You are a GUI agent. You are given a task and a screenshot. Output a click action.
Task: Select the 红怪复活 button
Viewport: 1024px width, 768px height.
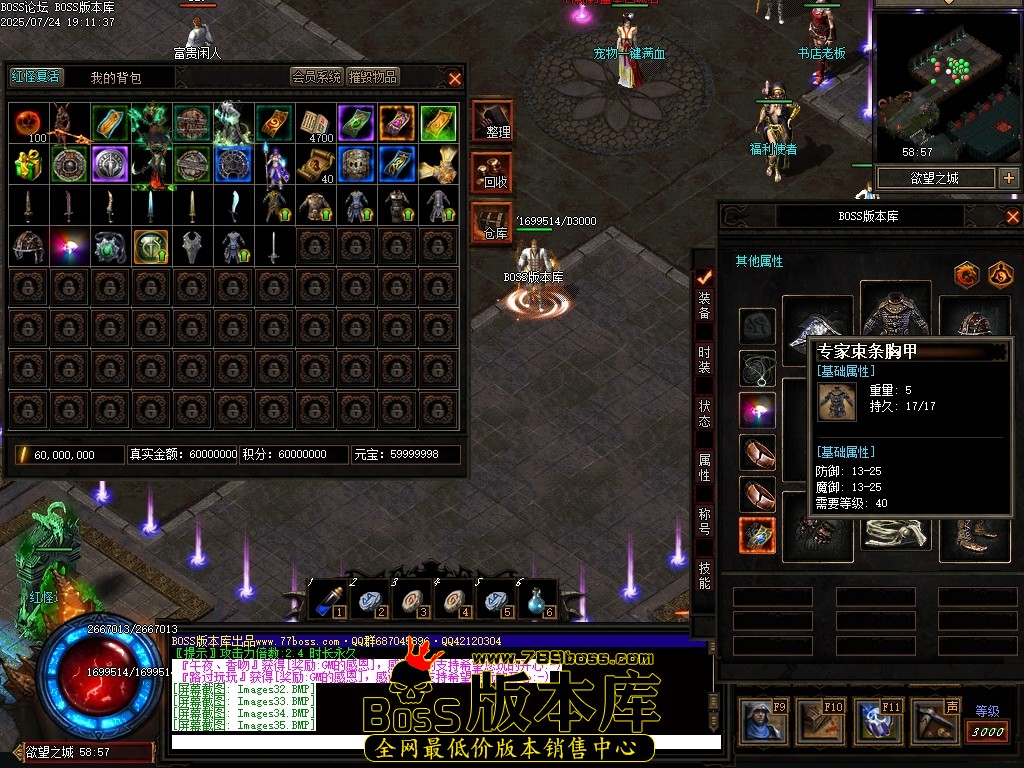point(35,77)
